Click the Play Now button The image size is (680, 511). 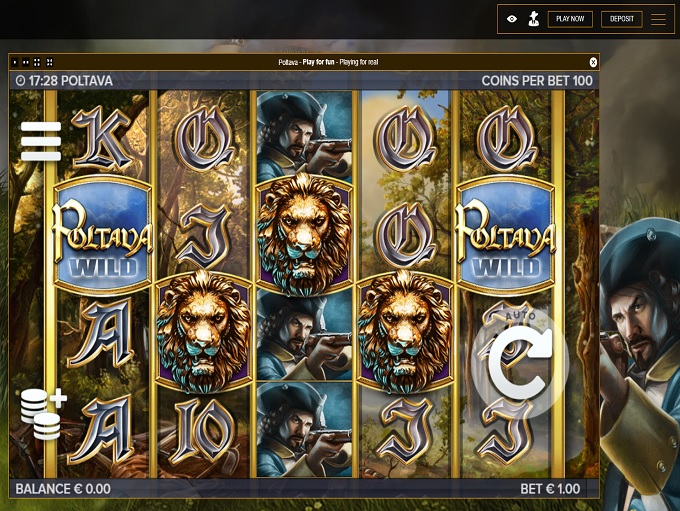click(x=570, y=19)
